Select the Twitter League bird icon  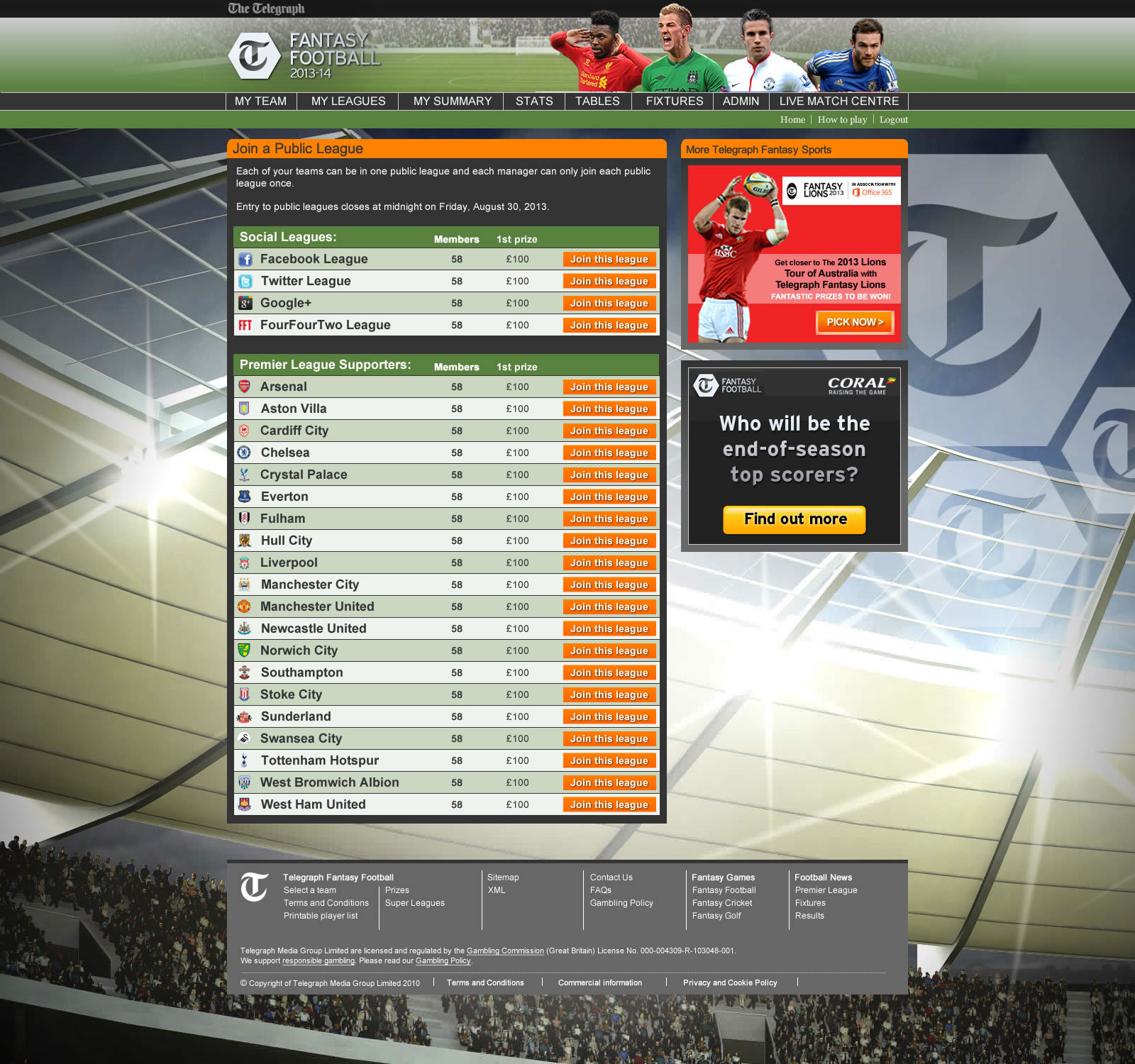pyautogui.click(x=246, y=281)
